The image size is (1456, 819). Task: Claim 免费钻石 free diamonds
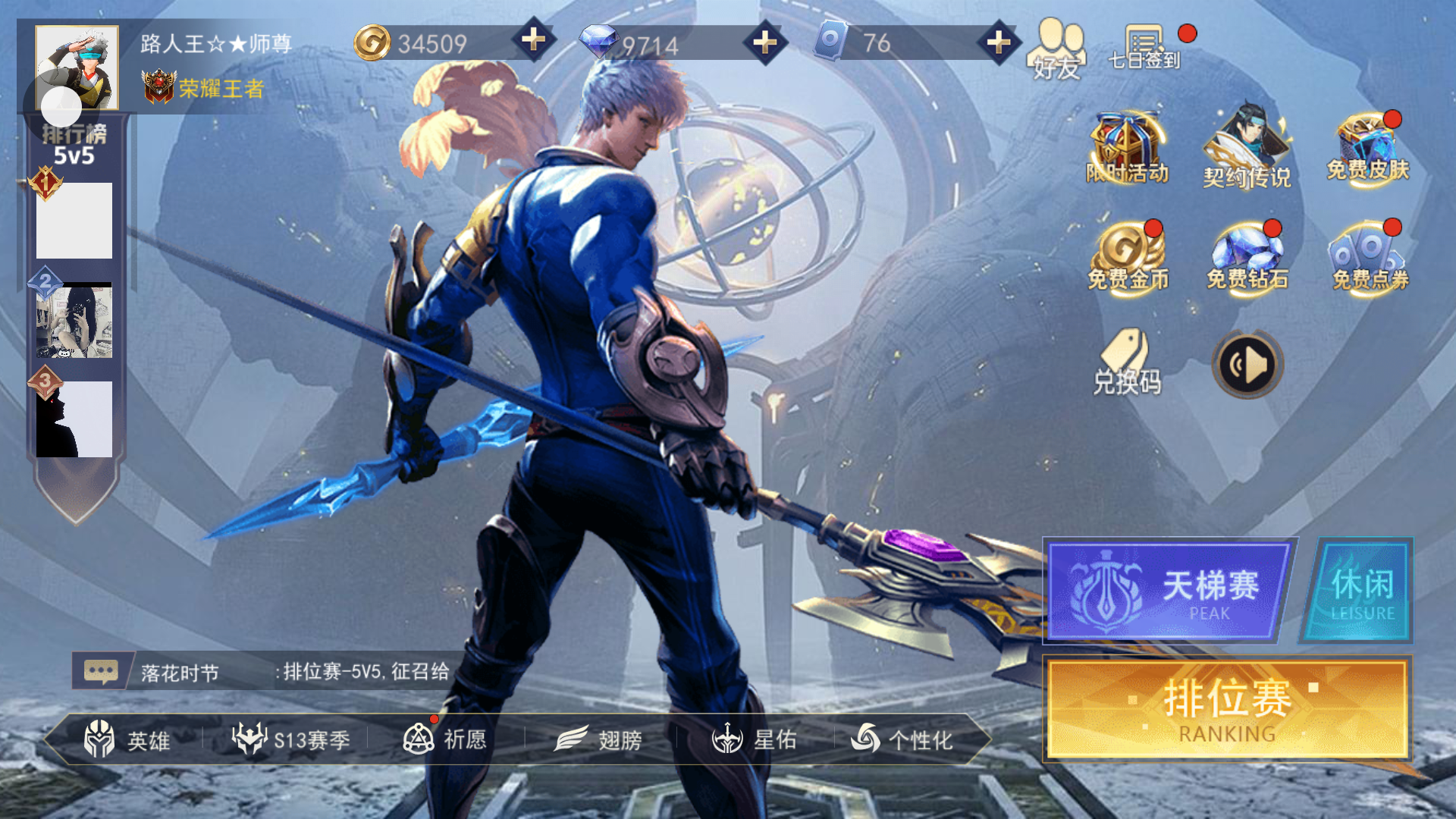tap(1247, 258)
